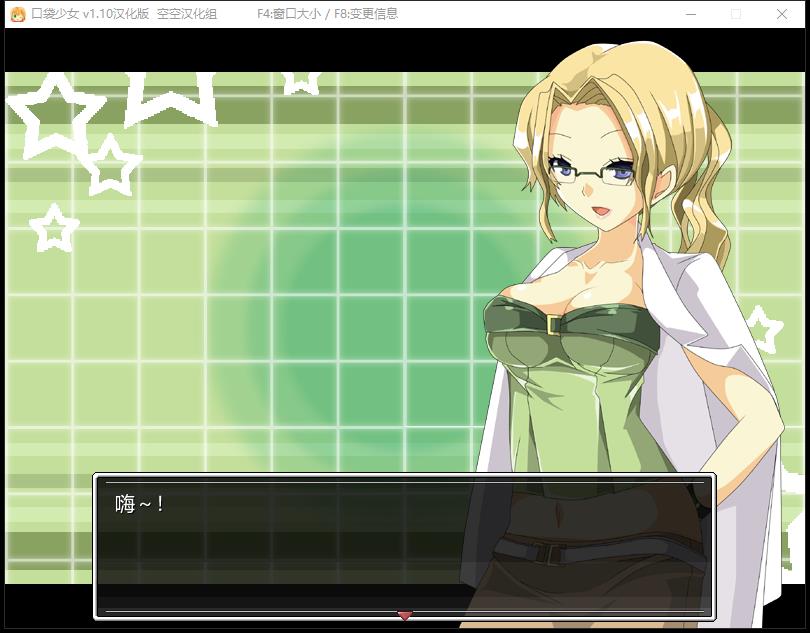Click the red dialogue continue arrow
Viewport: 810px width, 633px height.
point(404,614)
